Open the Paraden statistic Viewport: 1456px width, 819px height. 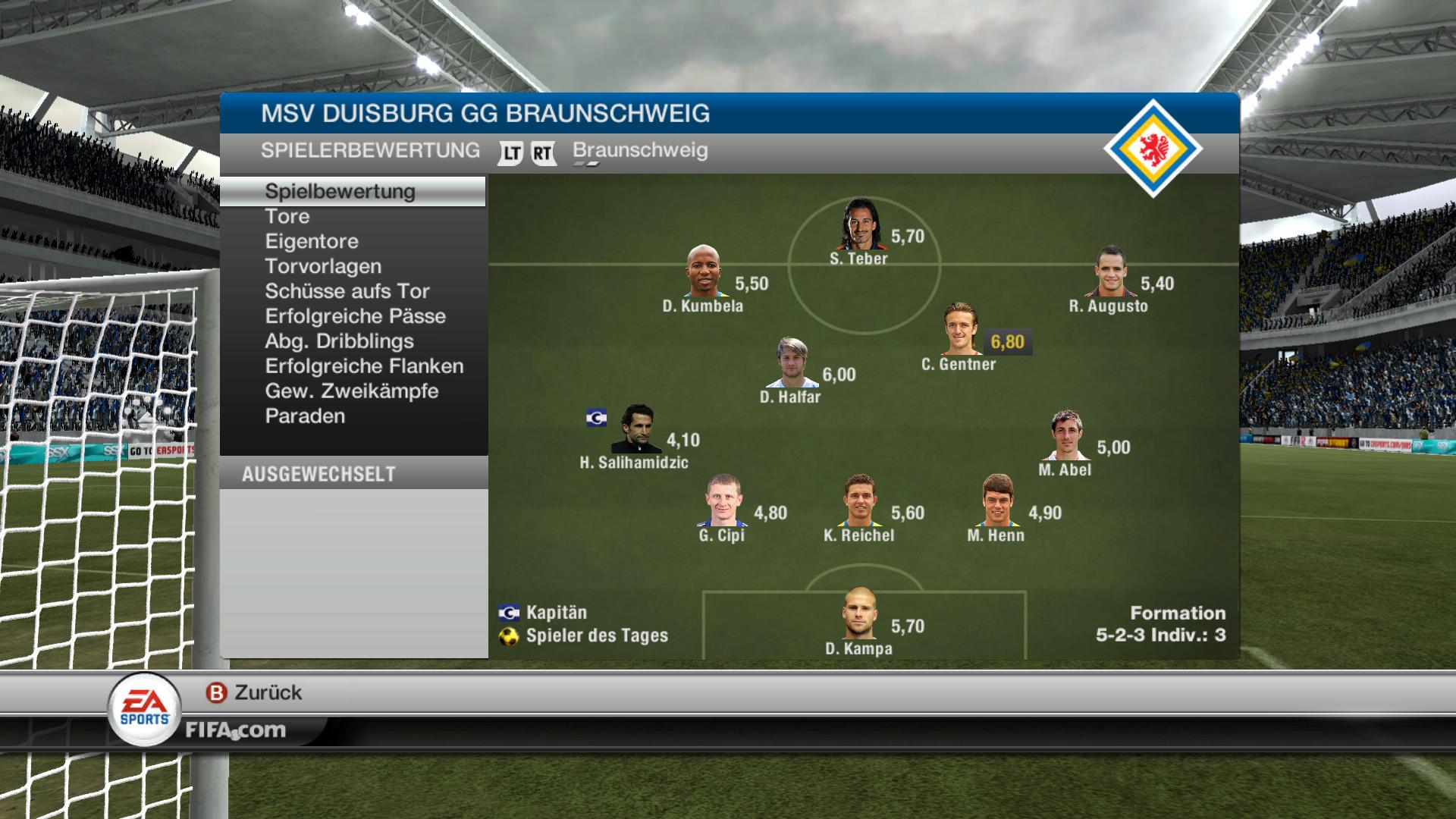[305, 416]
